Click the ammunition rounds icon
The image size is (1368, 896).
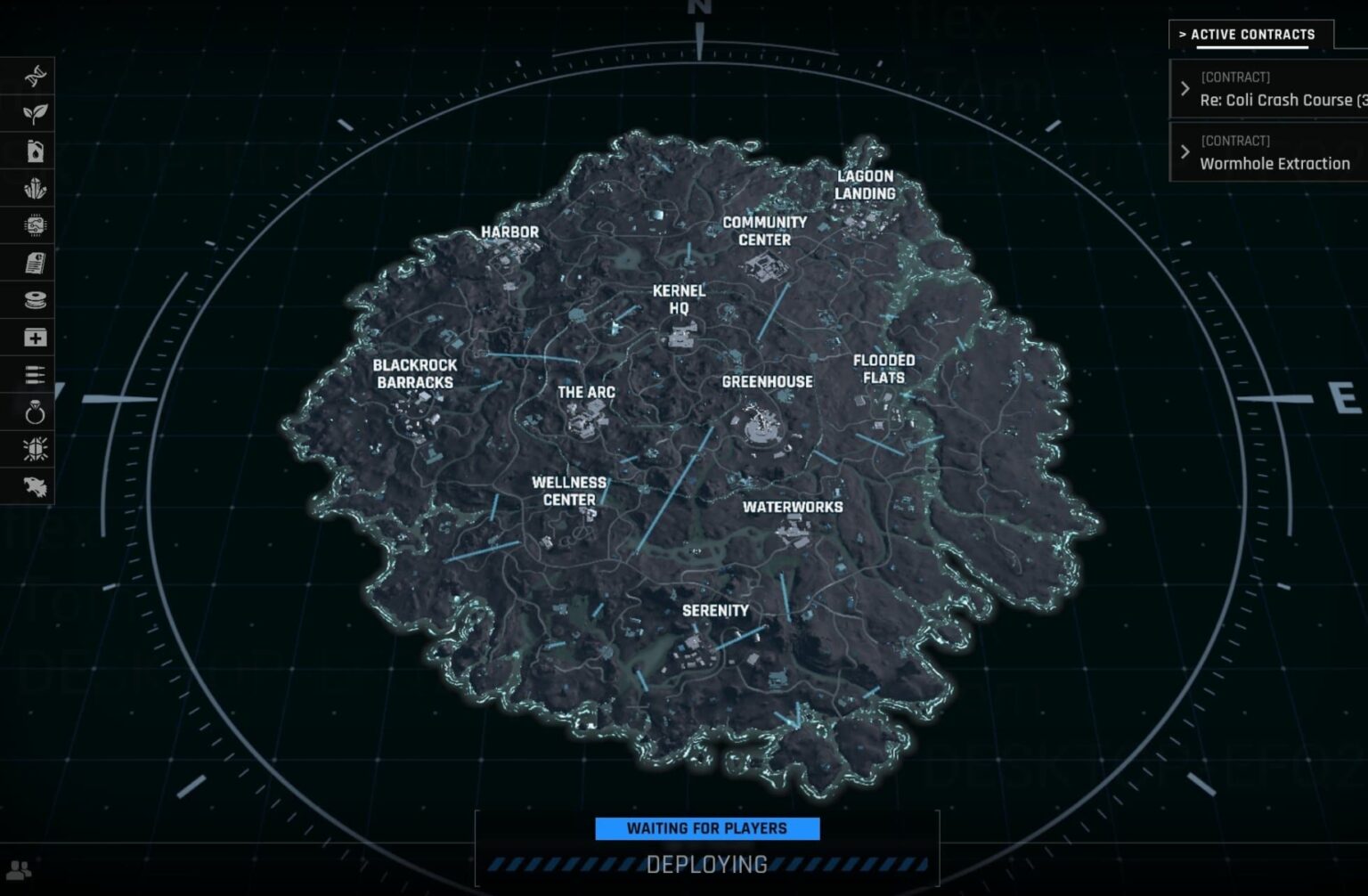click(x=33, y=375)
